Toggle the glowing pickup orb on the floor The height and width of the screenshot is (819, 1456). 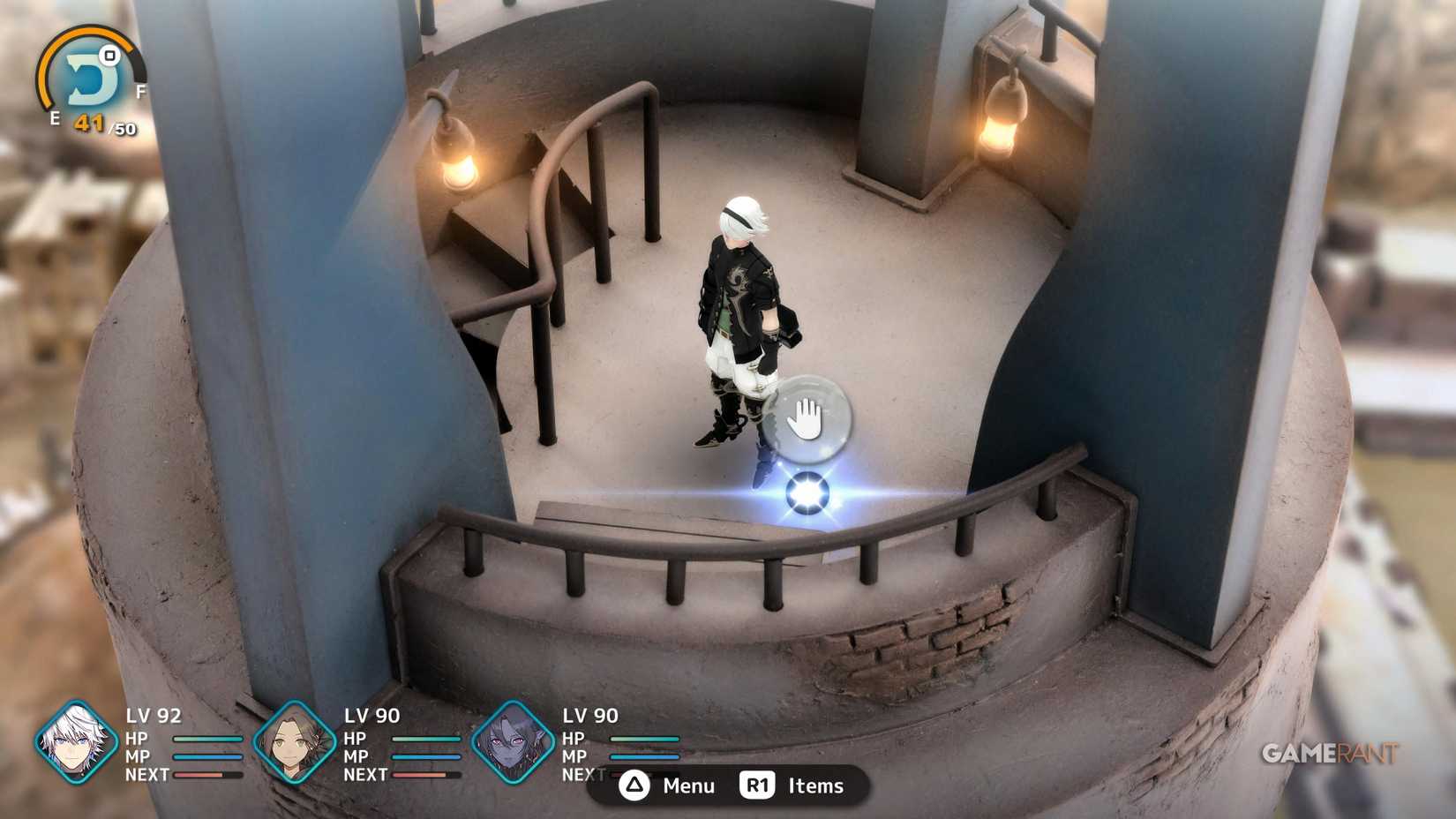coord(807,494)
